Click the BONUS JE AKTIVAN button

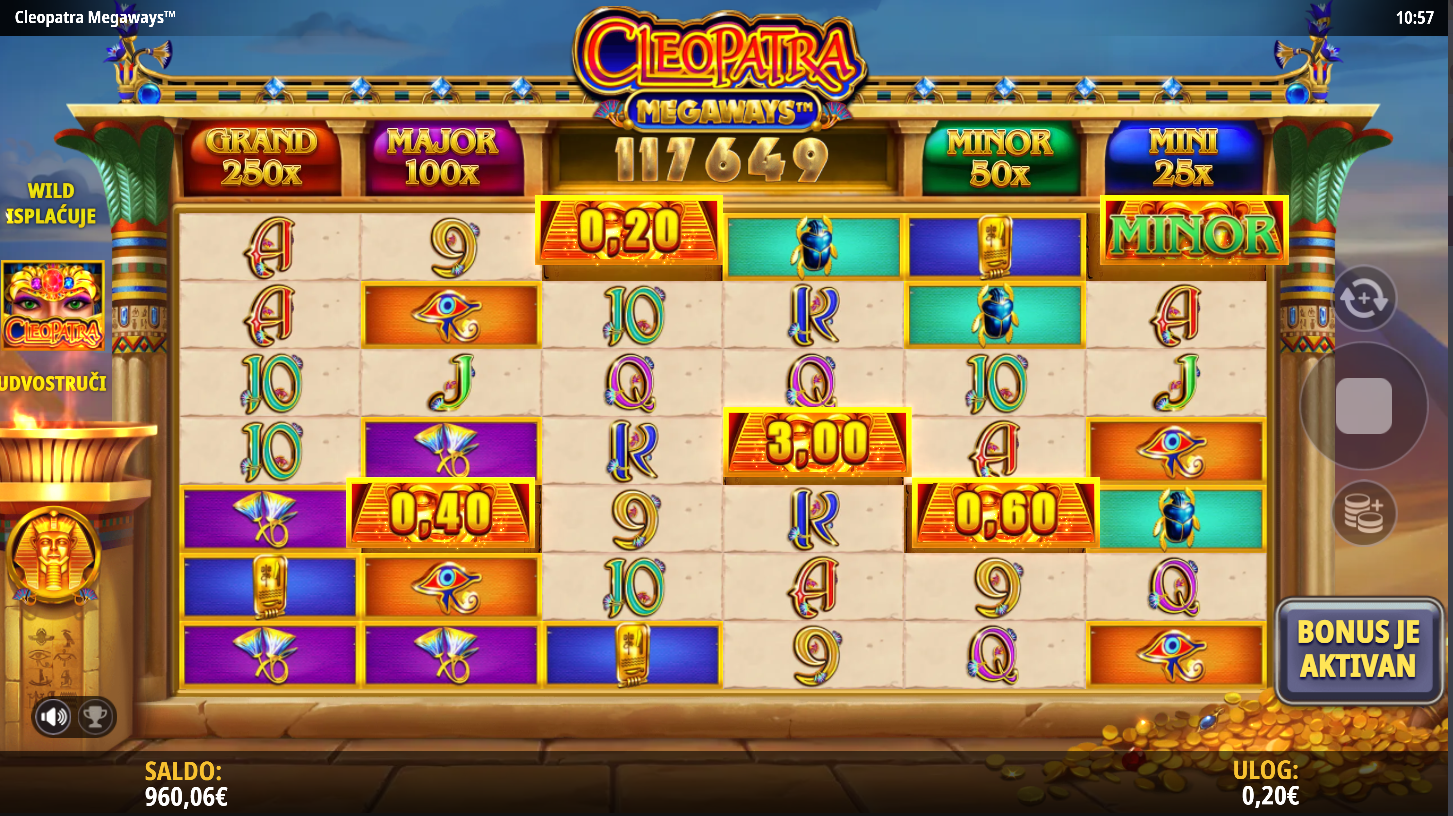pos(1356,648)
